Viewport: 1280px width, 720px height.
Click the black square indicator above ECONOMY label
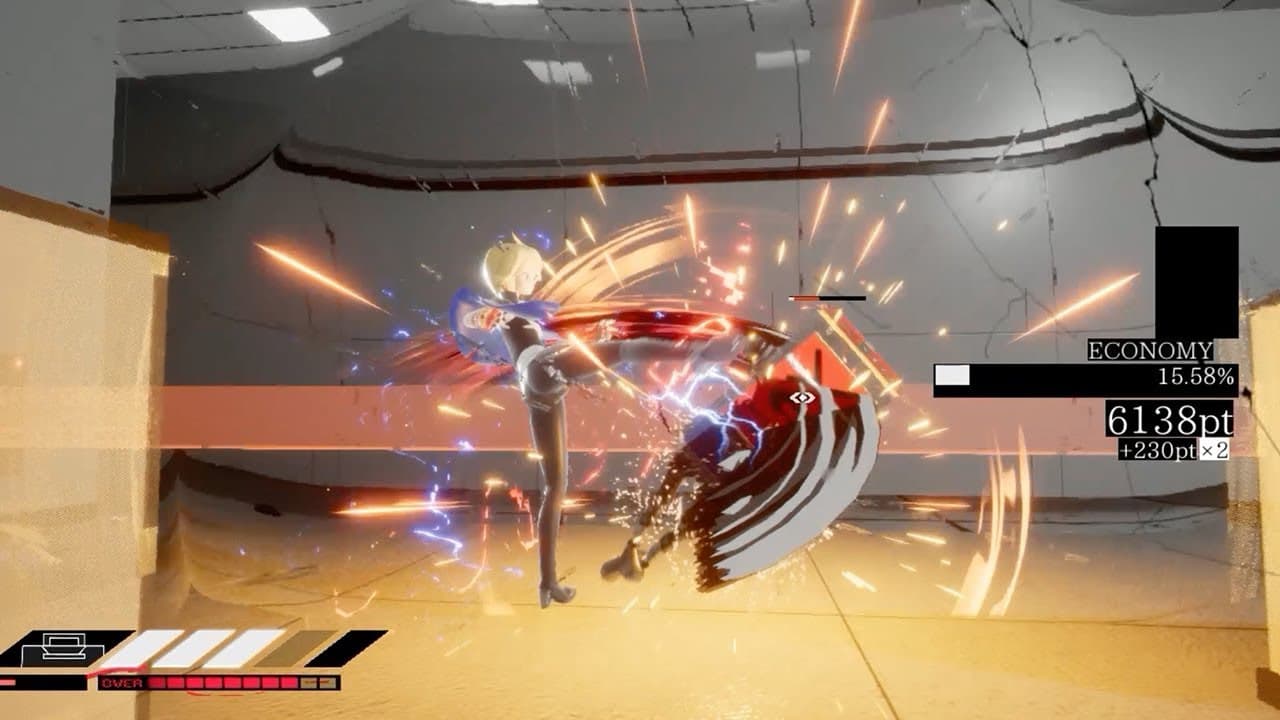pos(1195,280)
